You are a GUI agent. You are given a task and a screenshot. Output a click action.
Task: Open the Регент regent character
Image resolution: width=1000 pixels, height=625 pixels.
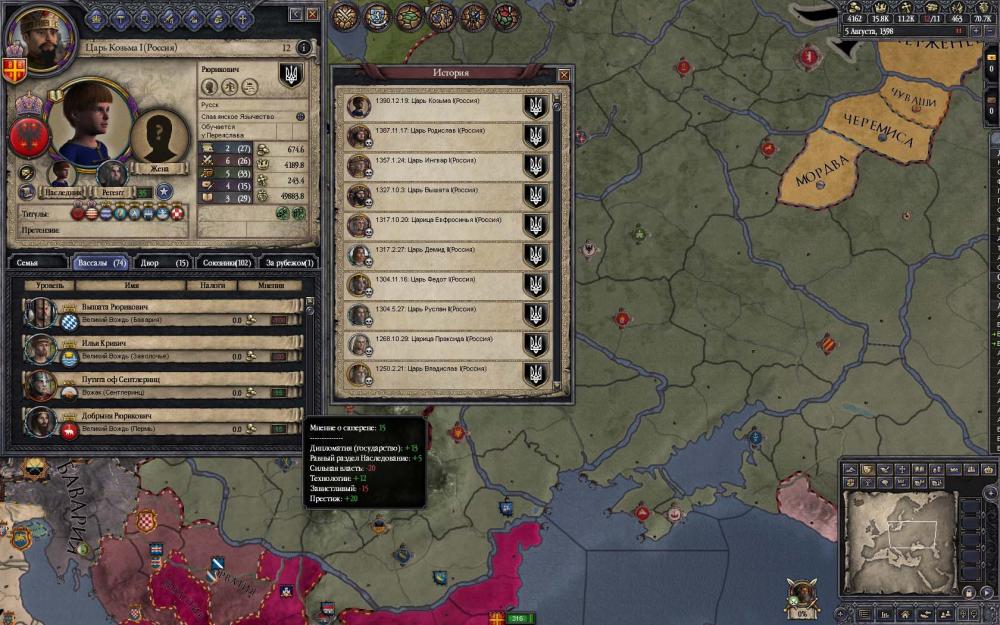pos(110,175)
